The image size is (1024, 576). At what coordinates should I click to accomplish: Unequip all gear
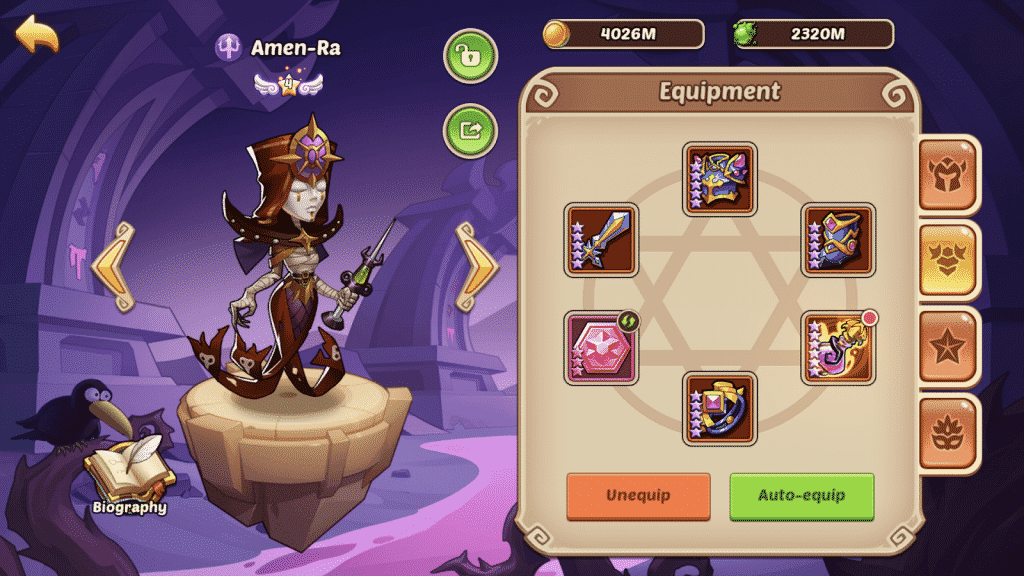638,496
